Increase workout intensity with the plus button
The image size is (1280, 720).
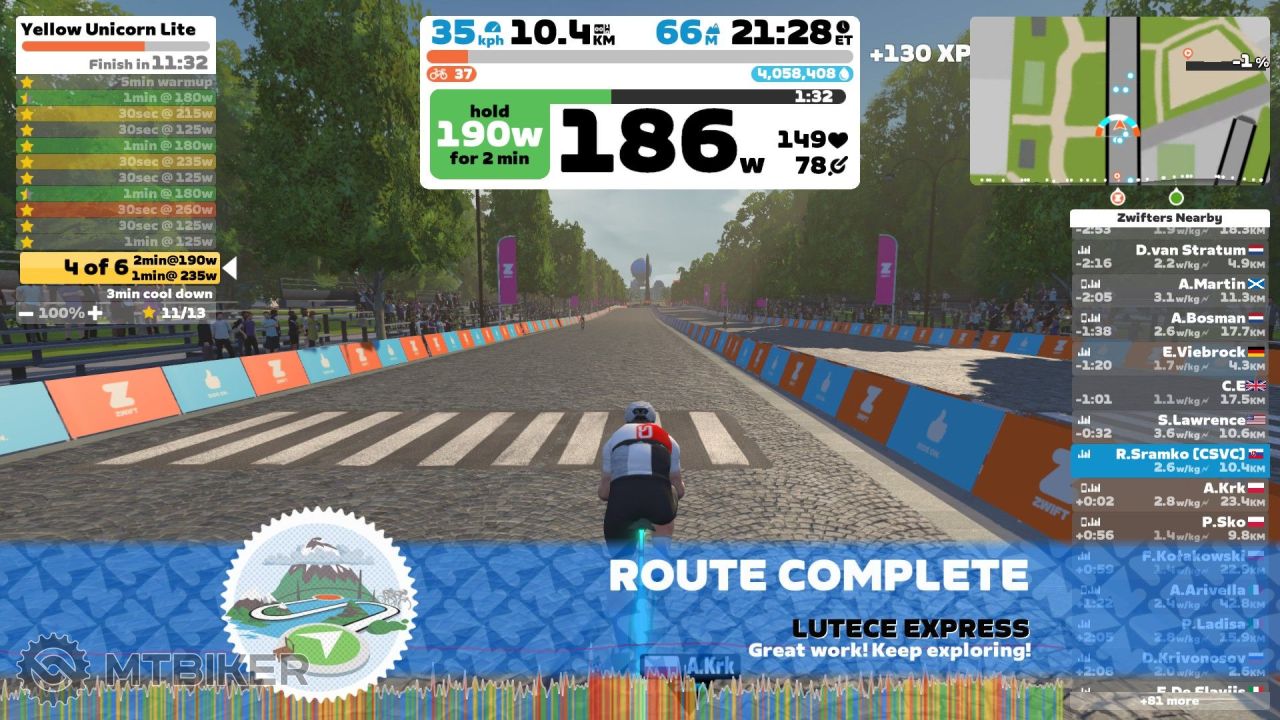tap(94, 313)
